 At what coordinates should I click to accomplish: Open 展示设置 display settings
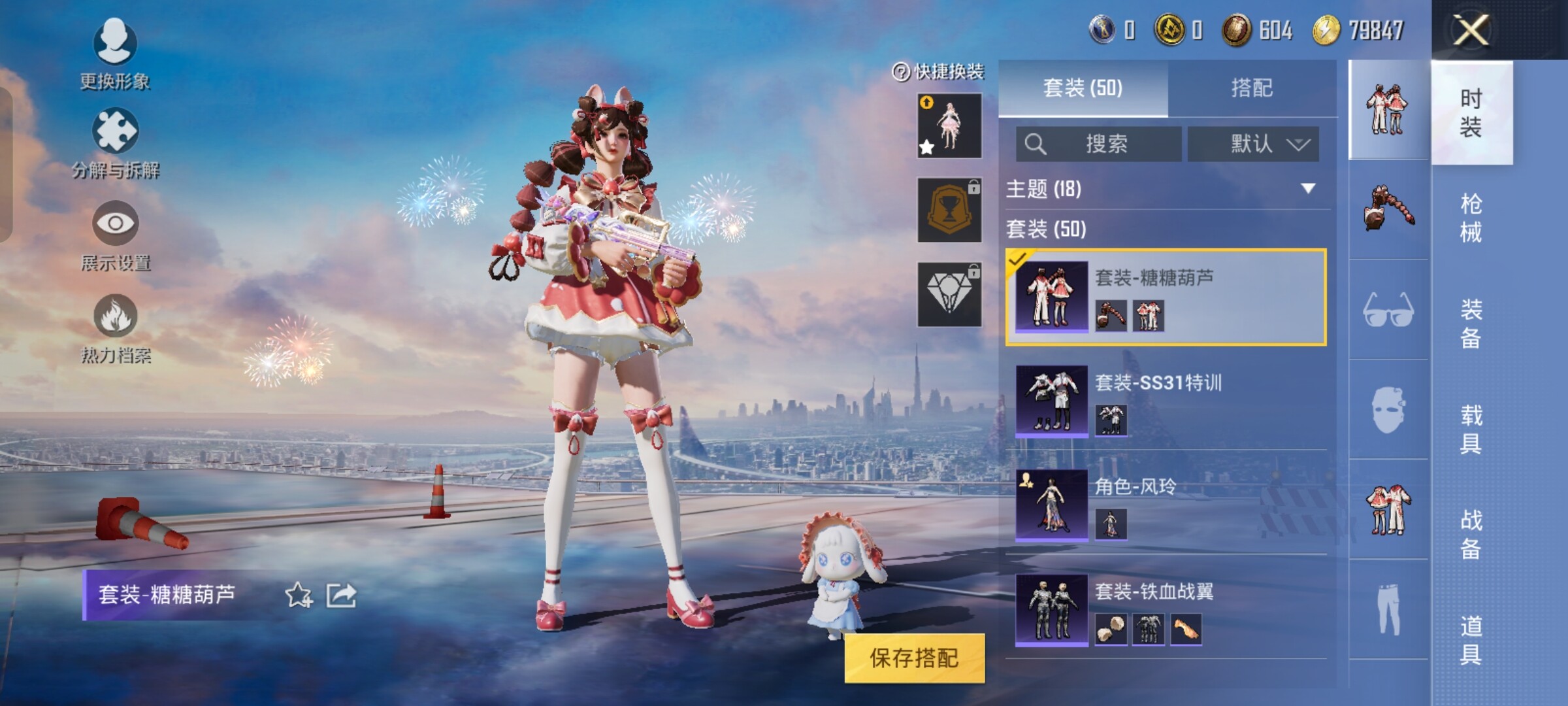[x=115, y=235]
